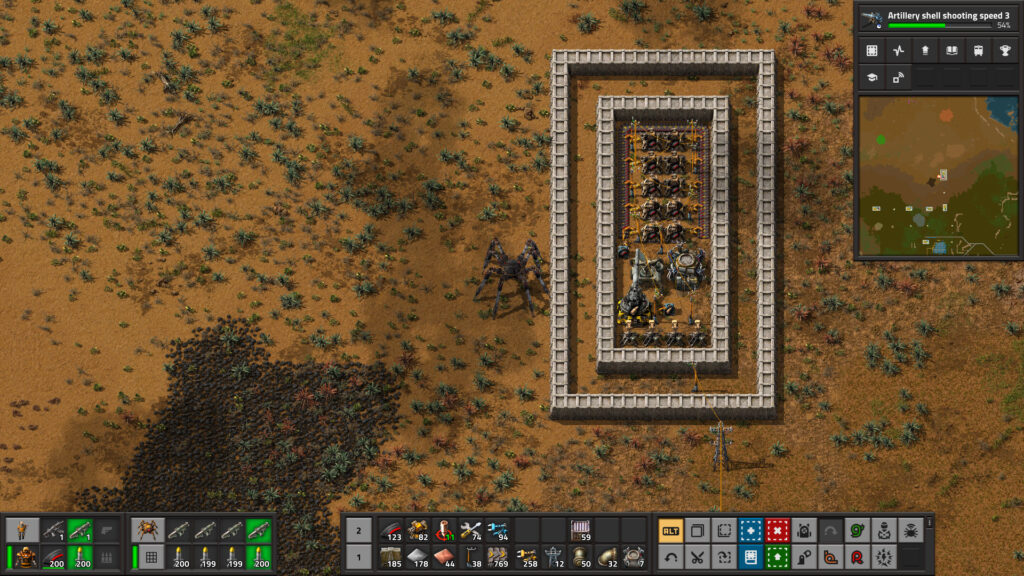The height and width of the screenshot is (576, 1024).
Task: Pick the repair pack wrench slot
Action: click(x=471, y=531)
